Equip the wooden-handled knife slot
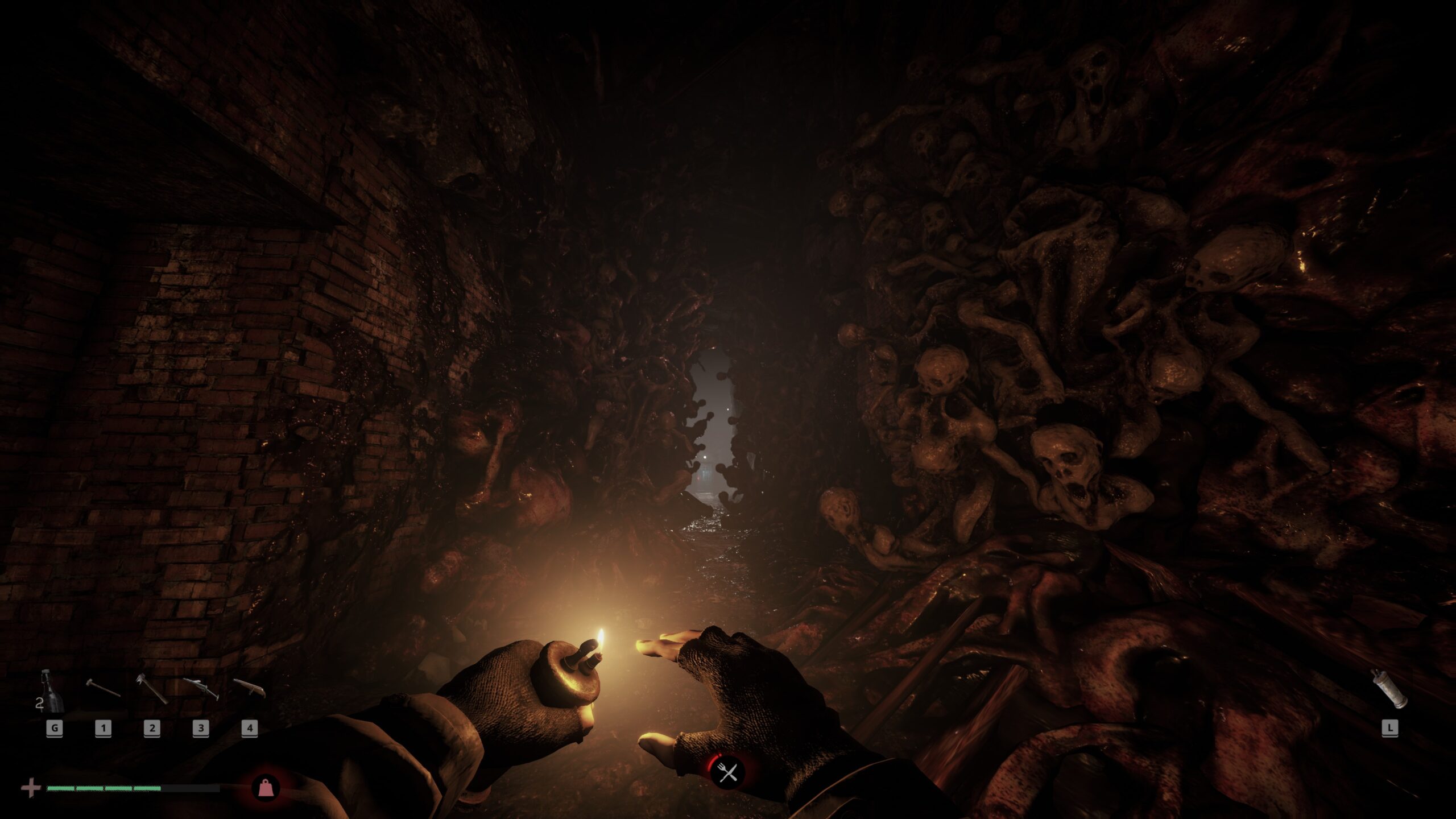 249,688
